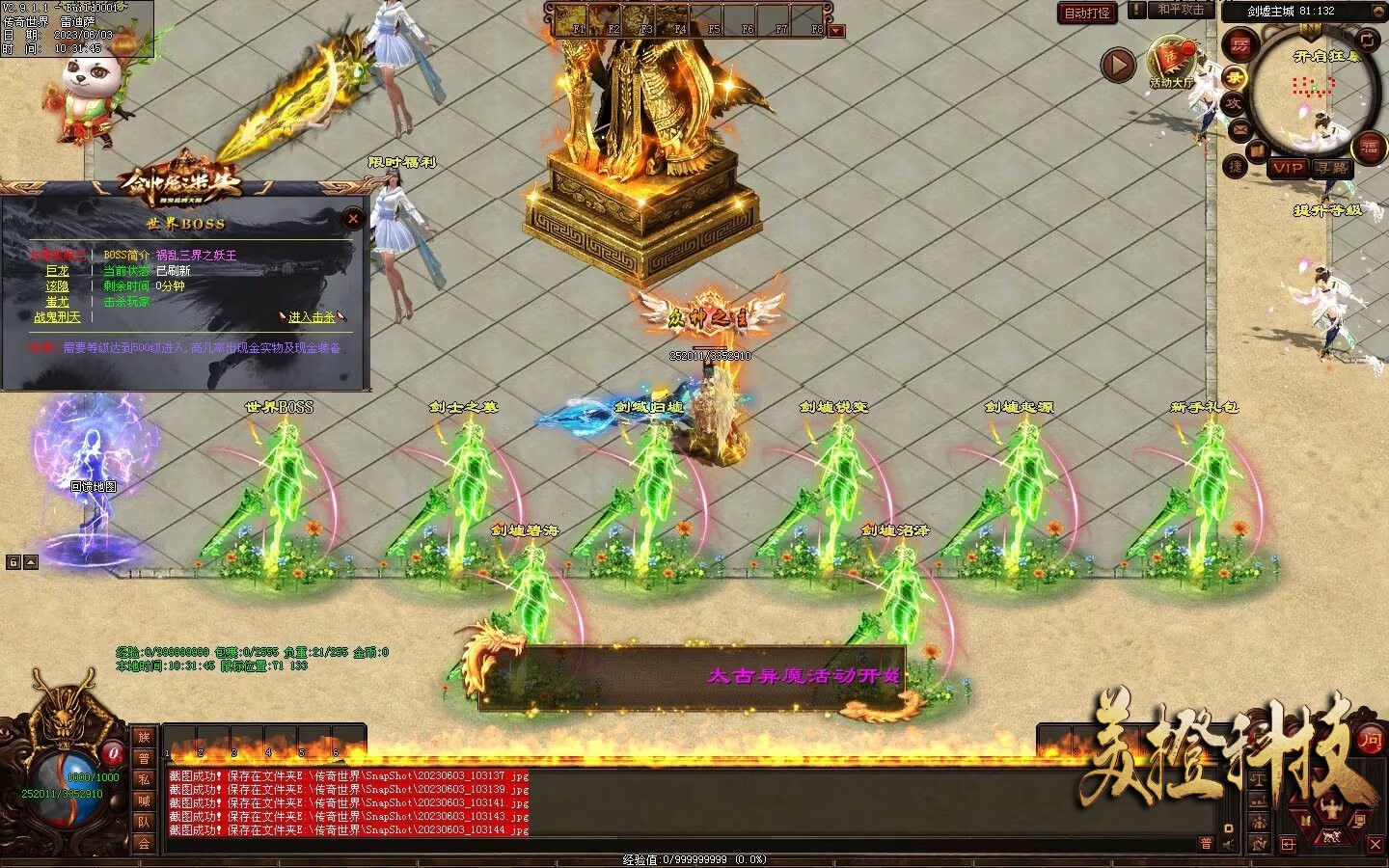Switch chat to 私 private channel
This screenshot has height=868, width=1389.
[144, 779]
